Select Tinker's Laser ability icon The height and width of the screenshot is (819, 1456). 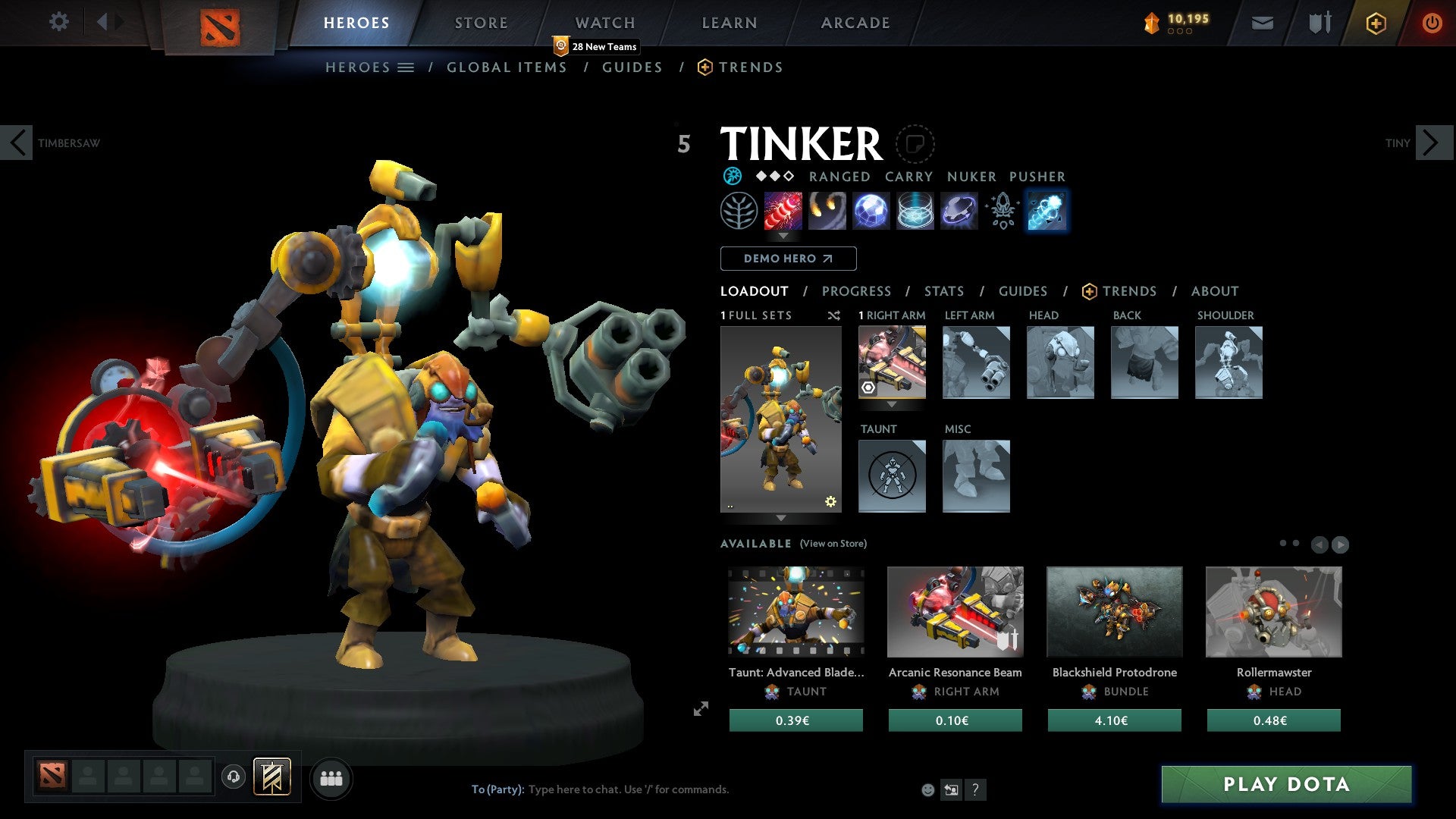pos(783,211)
